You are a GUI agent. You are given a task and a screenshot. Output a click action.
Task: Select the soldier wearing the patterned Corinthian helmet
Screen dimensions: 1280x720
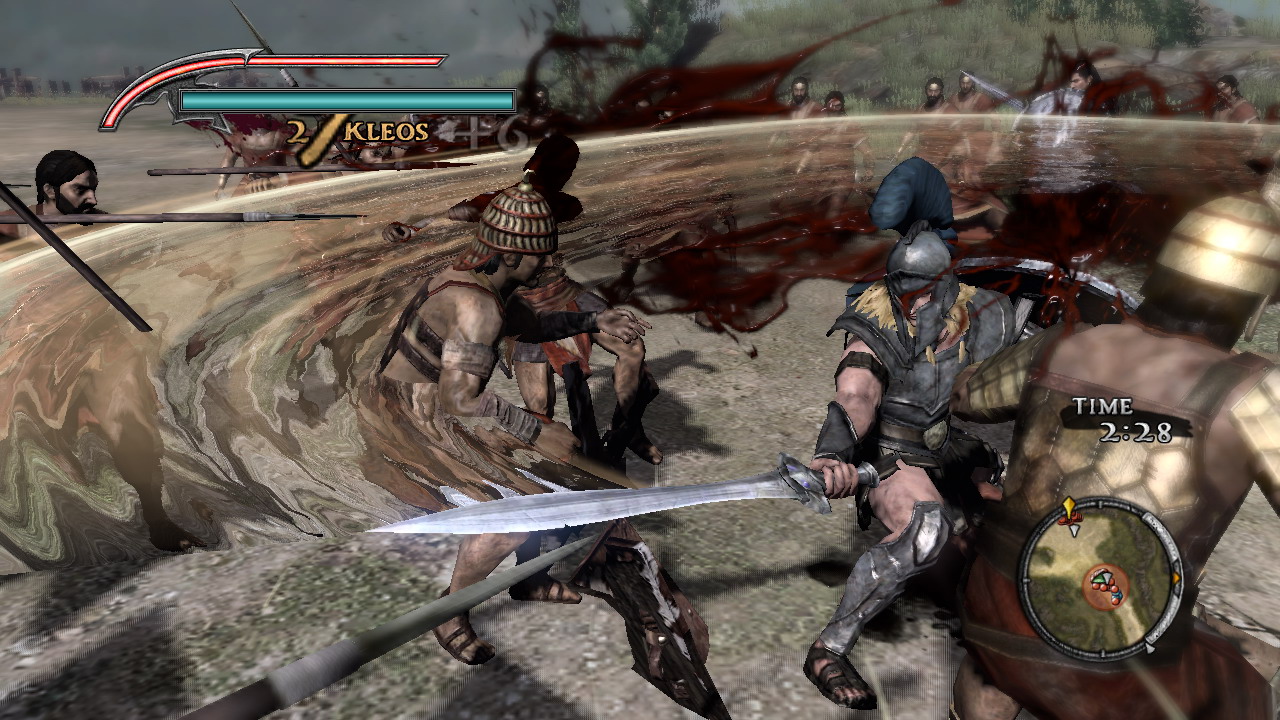pos(515,225)
